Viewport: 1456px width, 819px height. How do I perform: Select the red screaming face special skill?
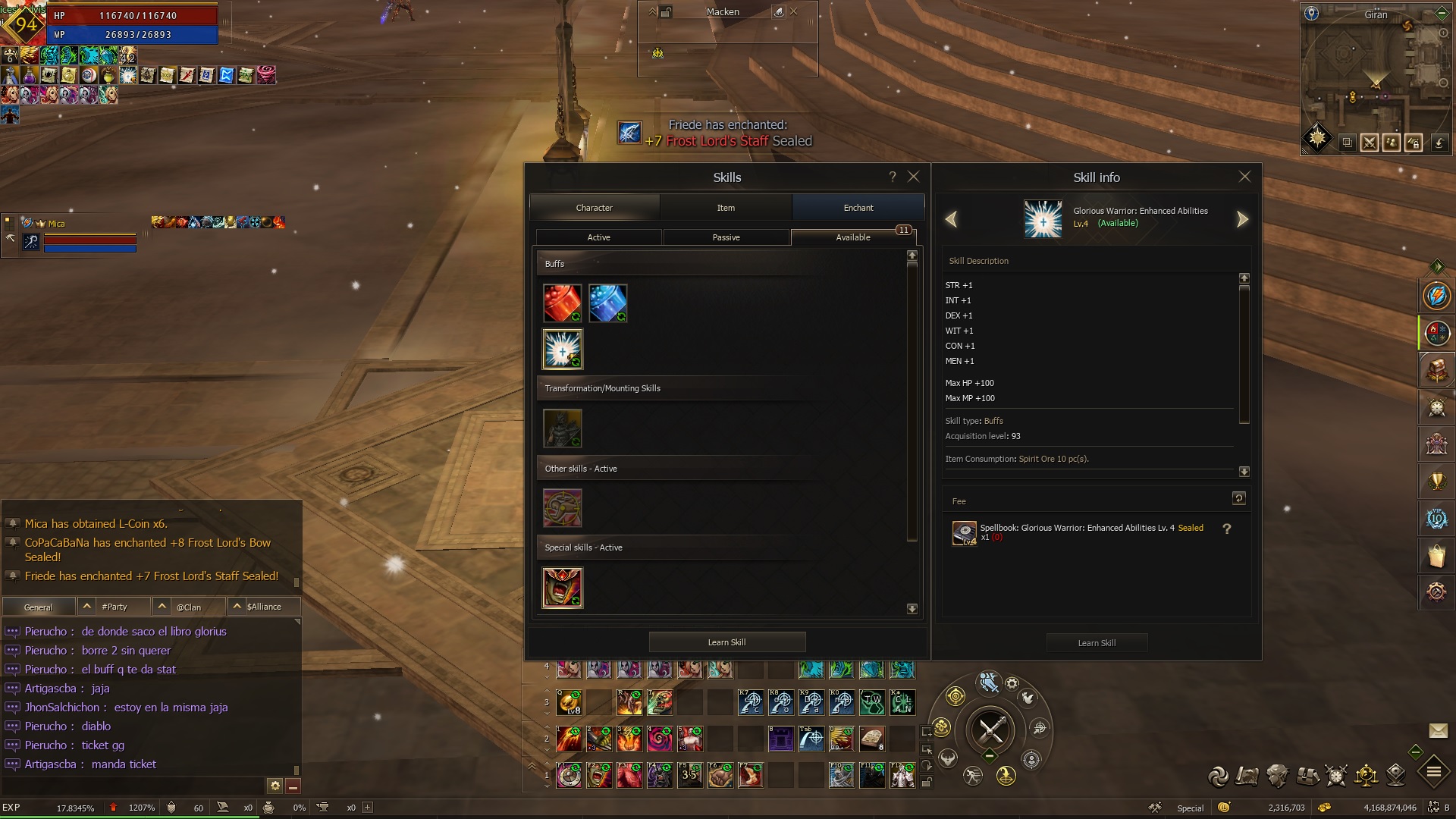pos(562,588)
